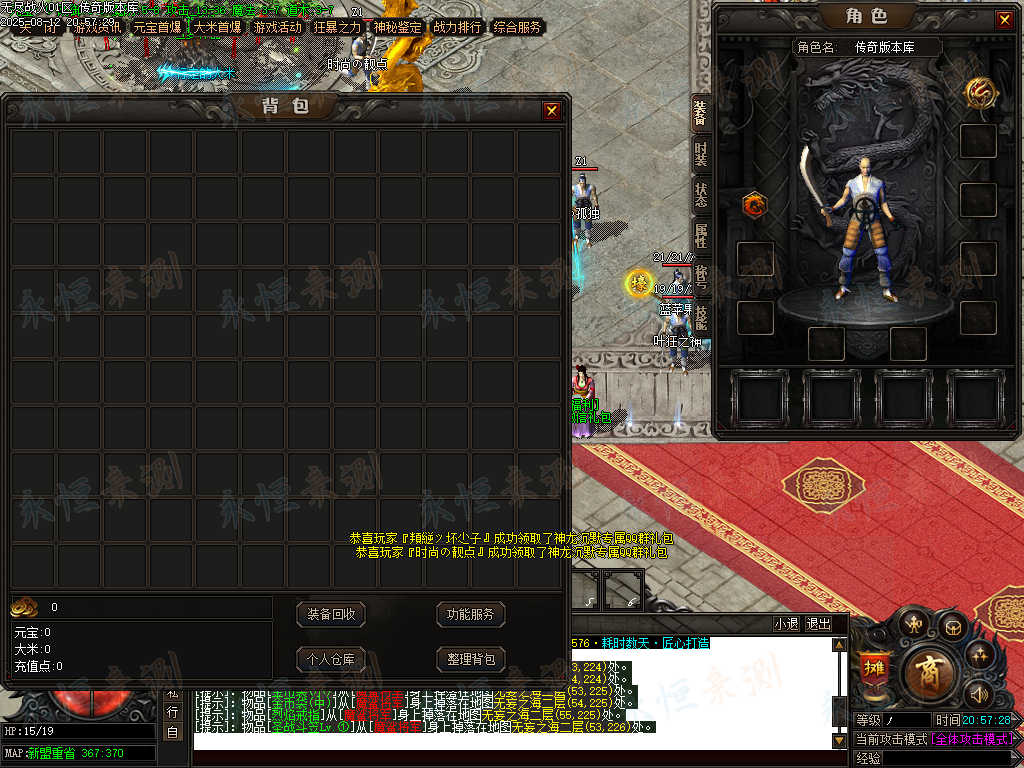Sort items with 整理背包
The image size is (1024, 768).
(x=470, y=659)
